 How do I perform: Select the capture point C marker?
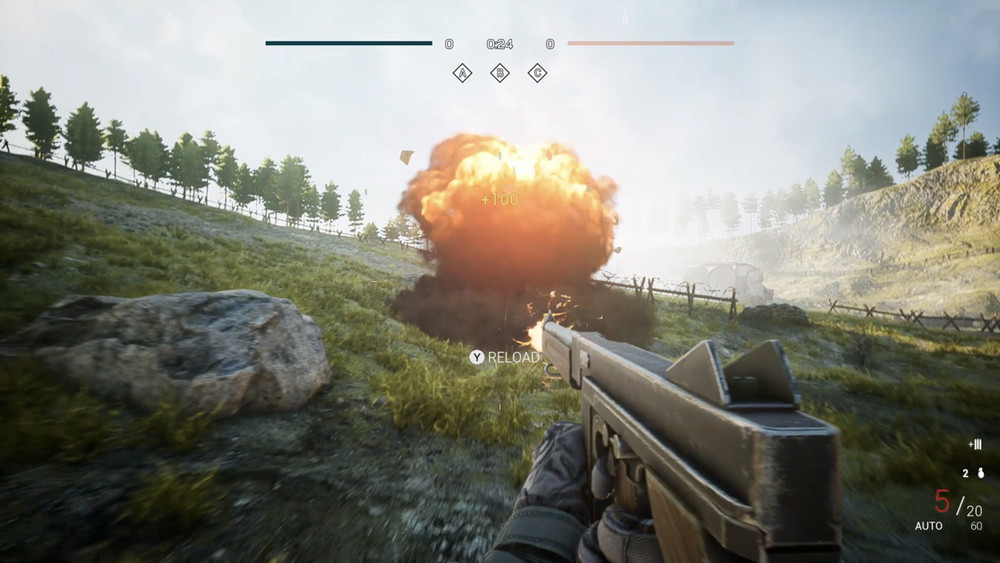(537, 72)
